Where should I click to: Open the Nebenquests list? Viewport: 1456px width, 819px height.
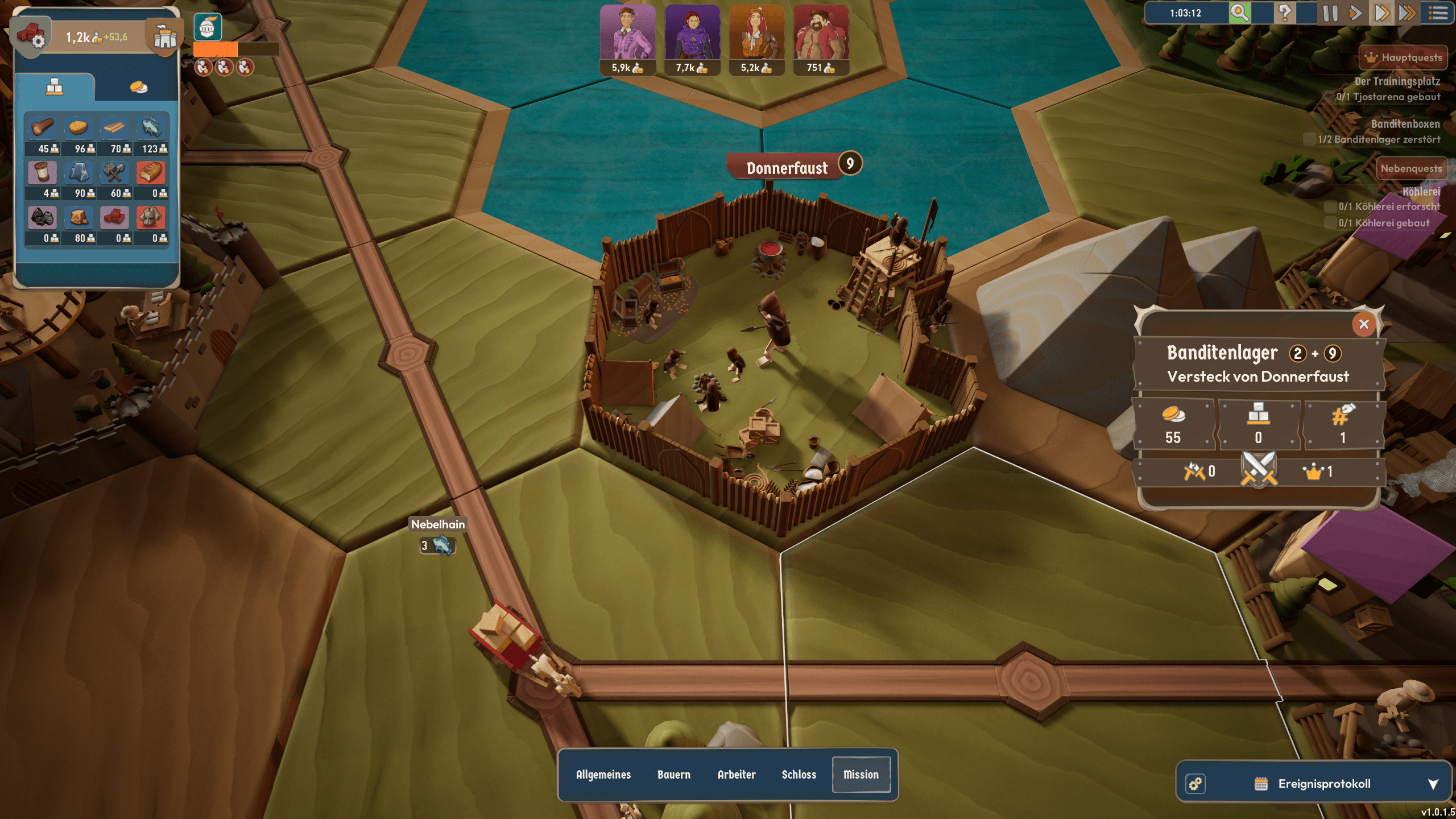click(1410, 168)
